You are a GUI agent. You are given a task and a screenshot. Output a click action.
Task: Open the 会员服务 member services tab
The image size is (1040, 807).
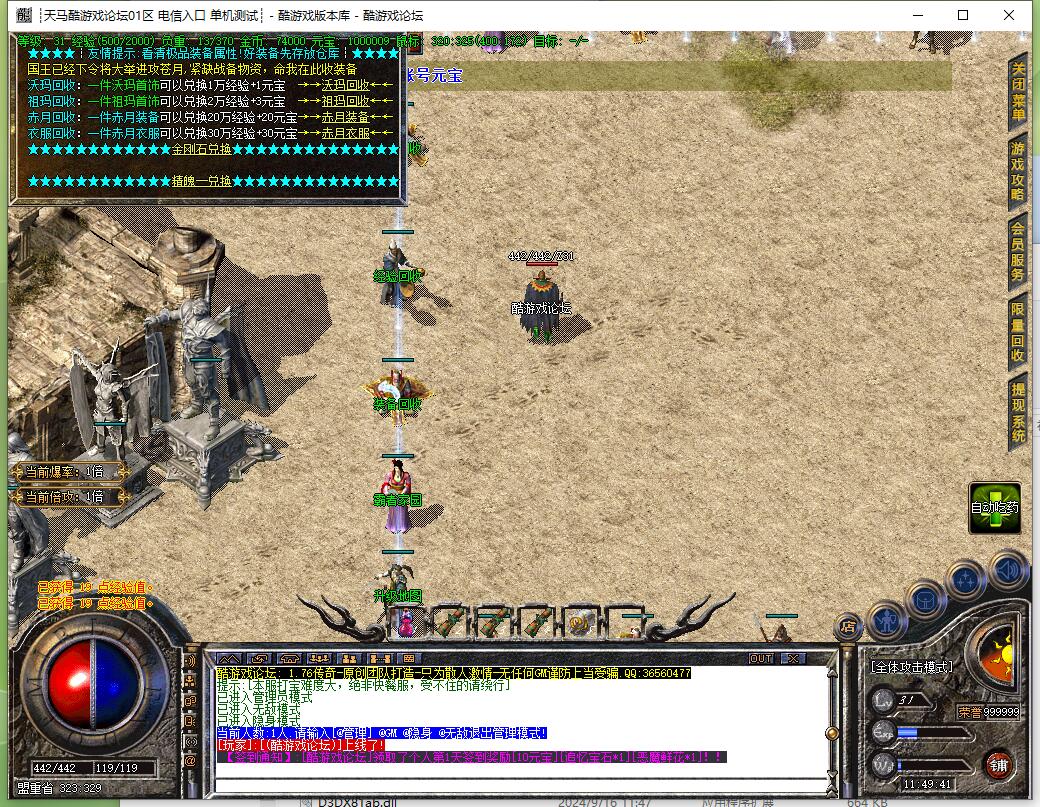point(1018,252)
